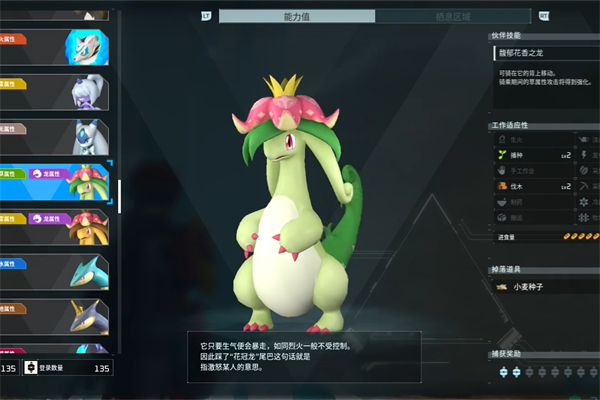Click the 馥郁花香之龙 partner skill box
Viewport: 600px width, 400px height.
(x=543, y=52)
